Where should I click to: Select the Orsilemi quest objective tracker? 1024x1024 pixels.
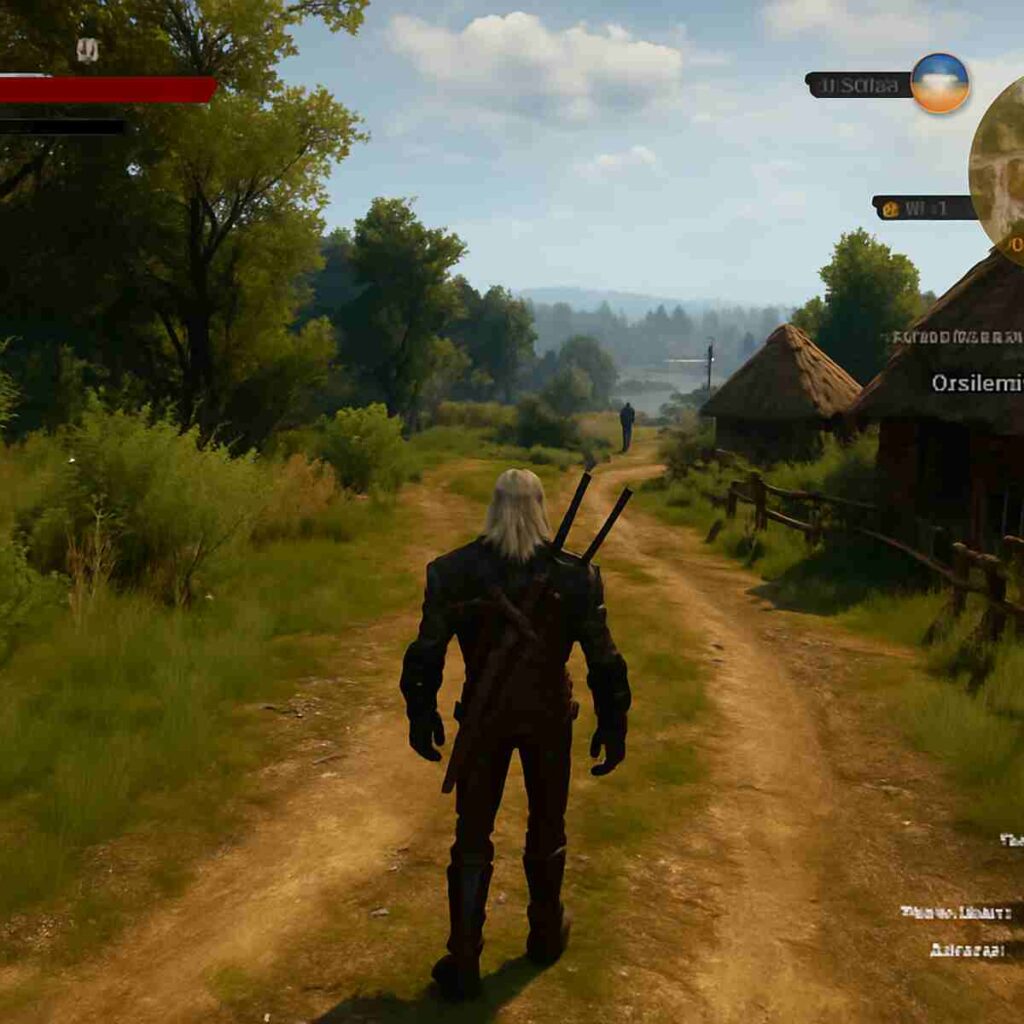pyautogui.click(x=977, y=383)
